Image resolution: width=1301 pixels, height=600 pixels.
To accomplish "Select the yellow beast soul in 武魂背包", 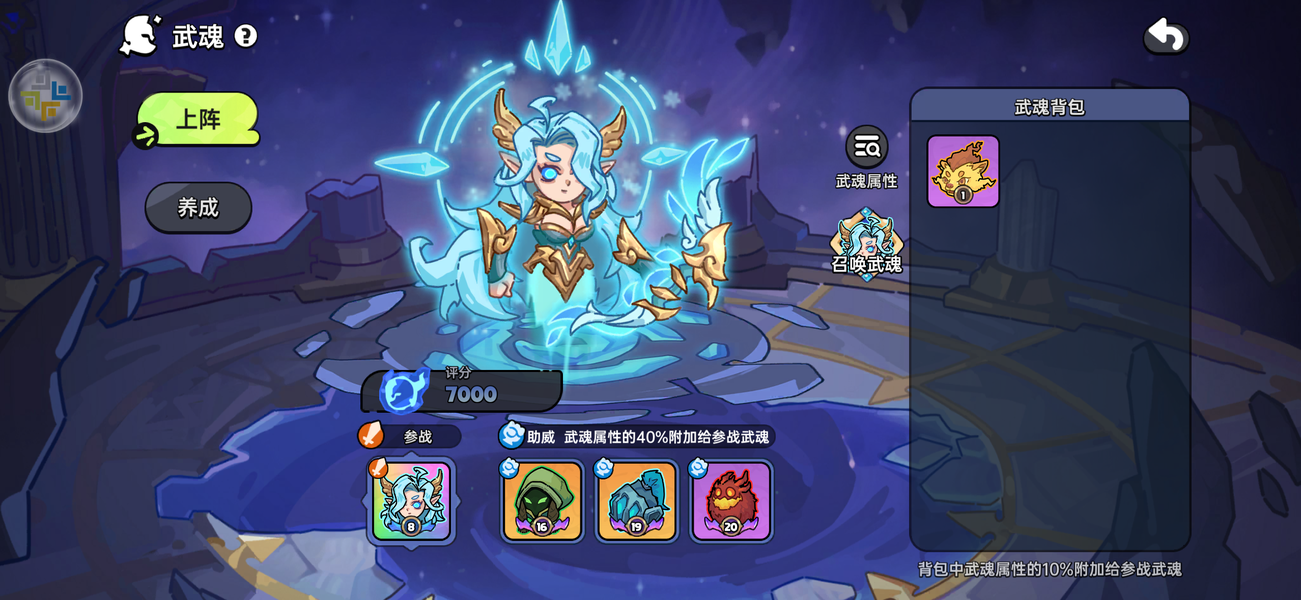I will 963,172.
